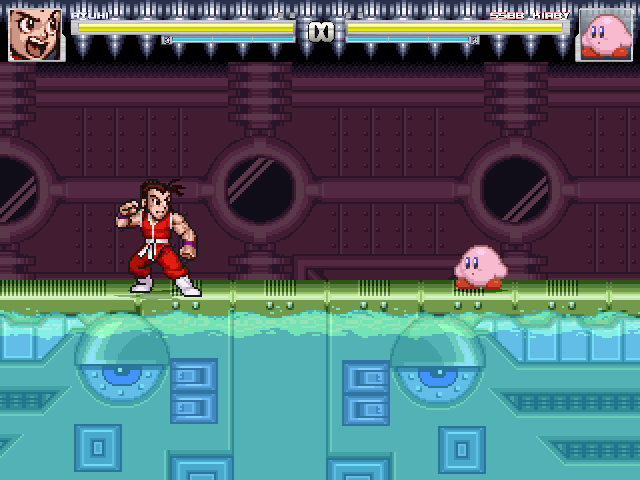640x480 pixels.
Task: Select the Kirby portrait for player two
Action: (604, 35)
